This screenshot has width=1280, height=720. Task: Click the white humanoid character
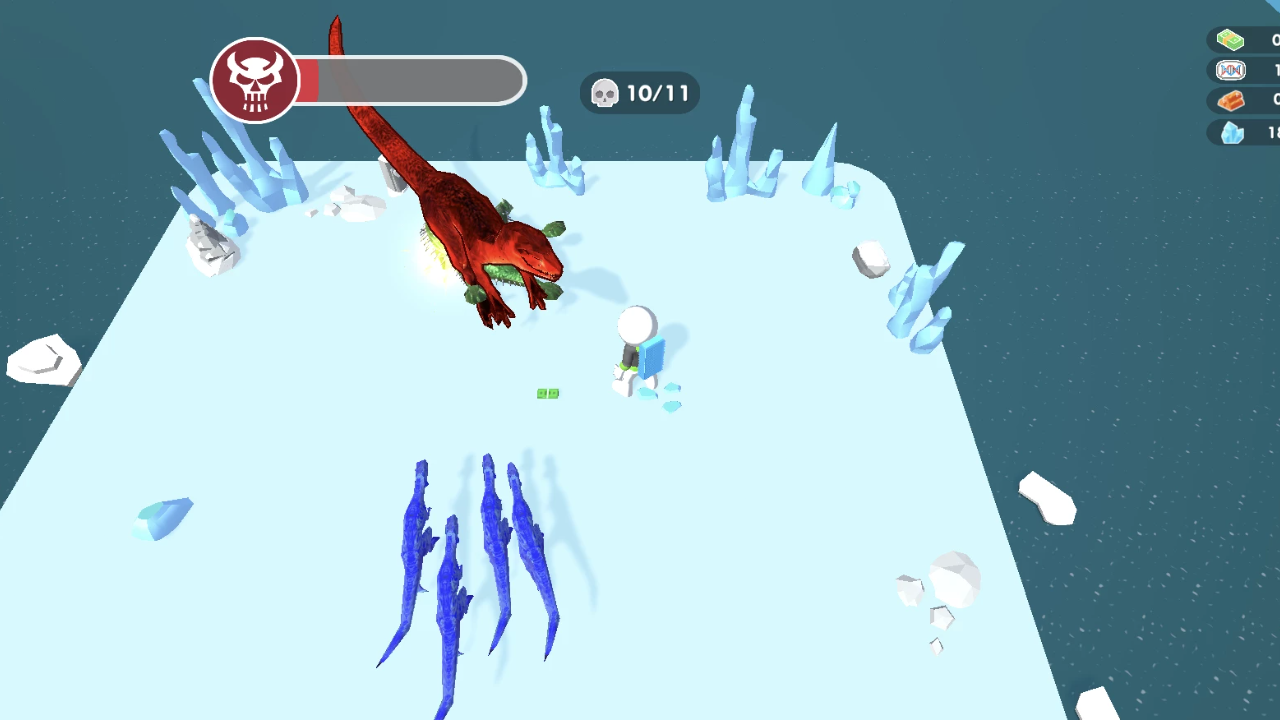click(x=637, y=330)
